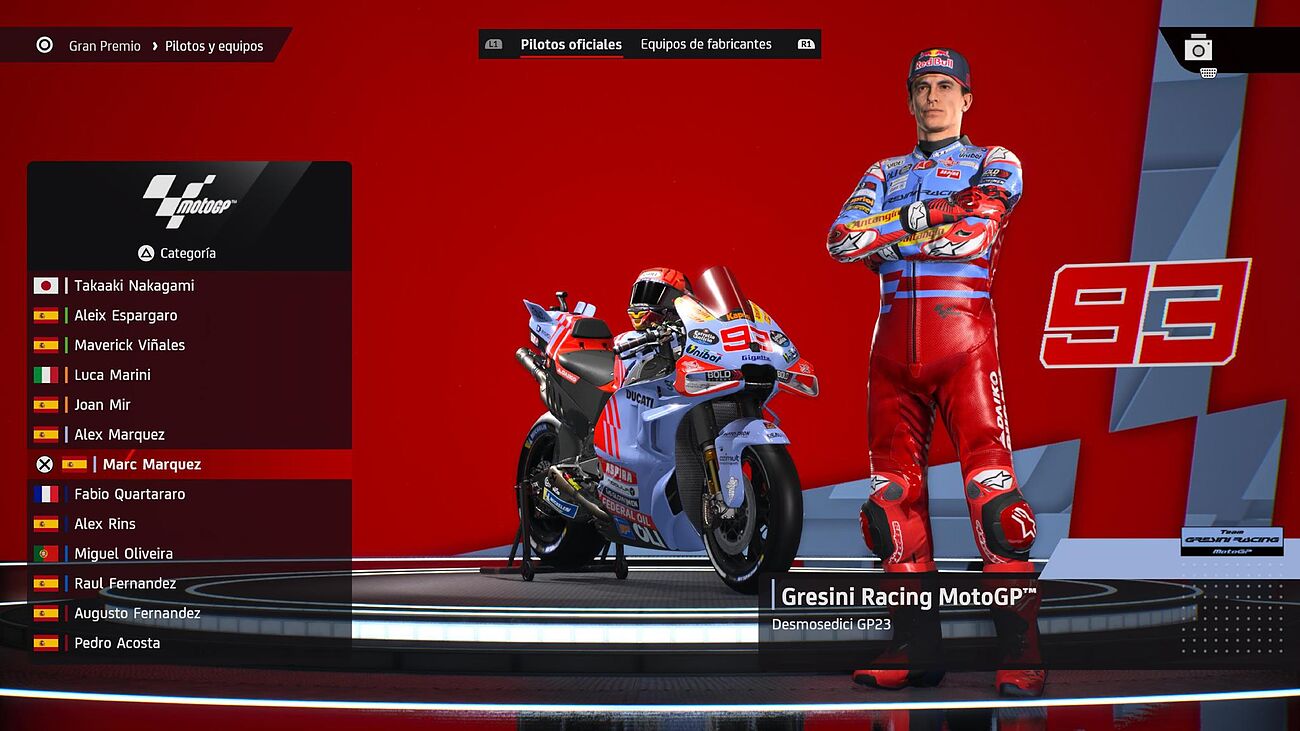The height and width of the screenshot is (731, 1300).
Task: Choose Miguel Oliveira from the list
Action: point(123,554)
